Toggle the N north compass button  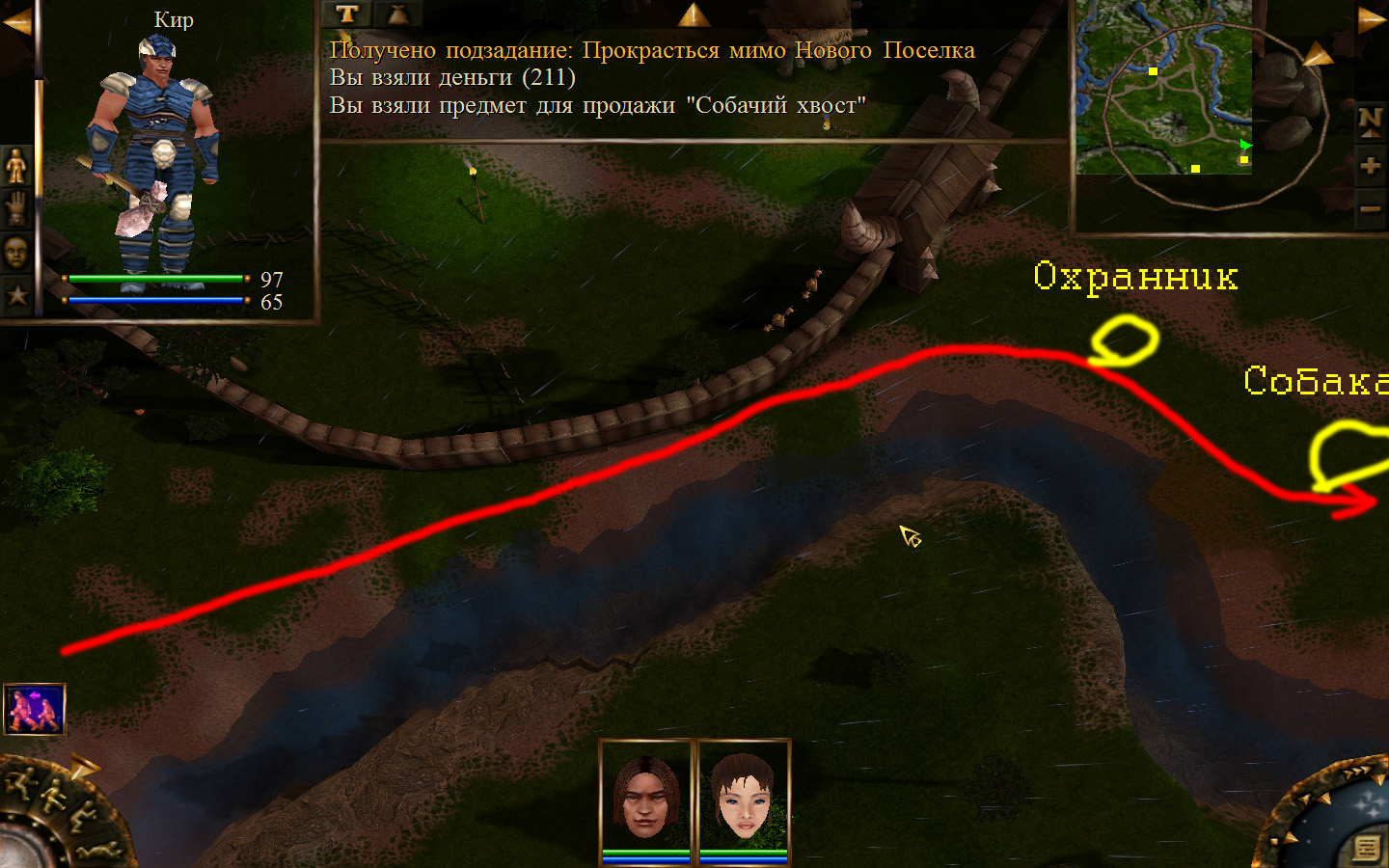[1370, 121]
